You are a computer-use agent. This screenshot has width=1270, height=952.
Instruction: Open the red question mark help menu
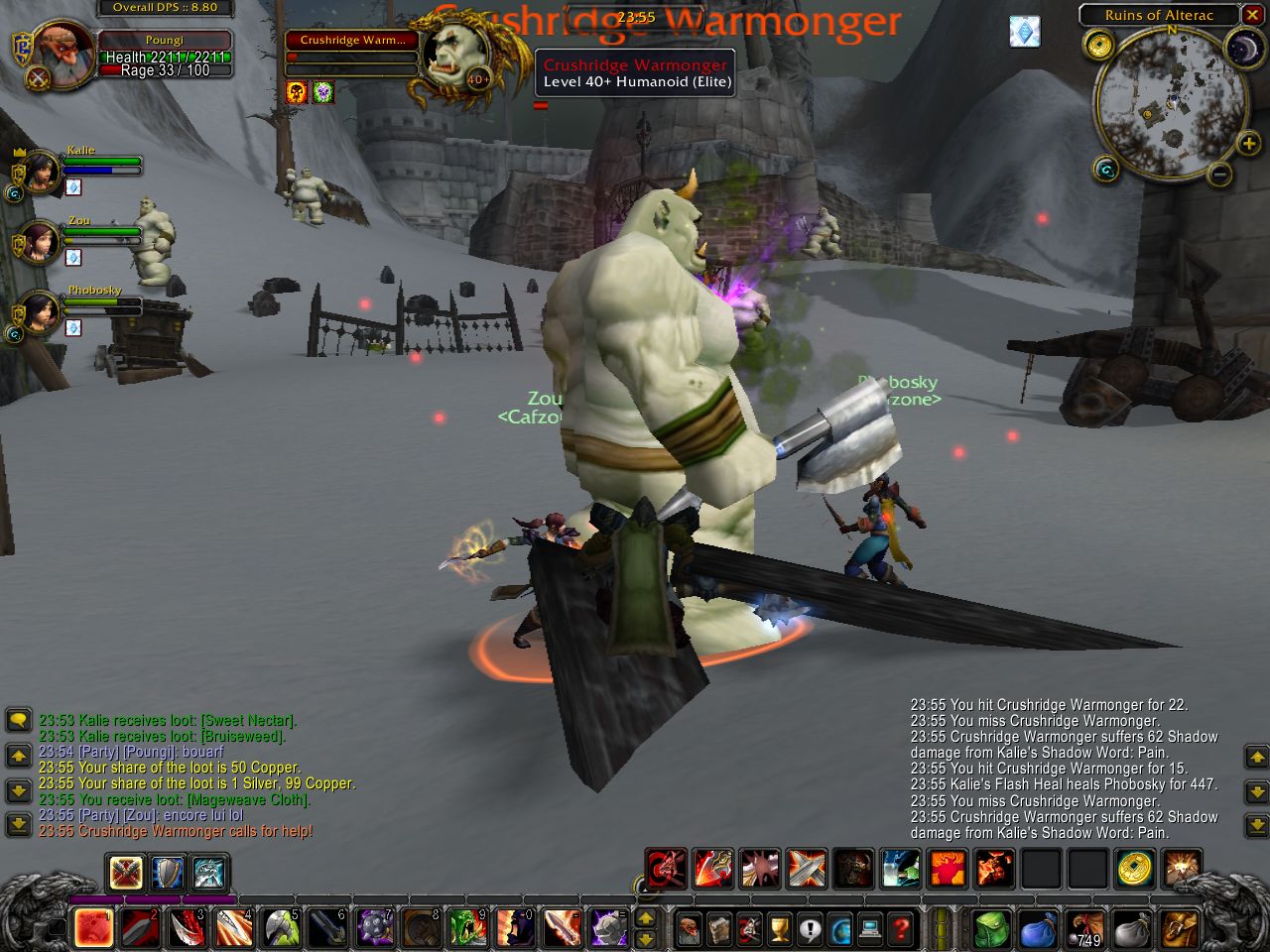(901, 929)
